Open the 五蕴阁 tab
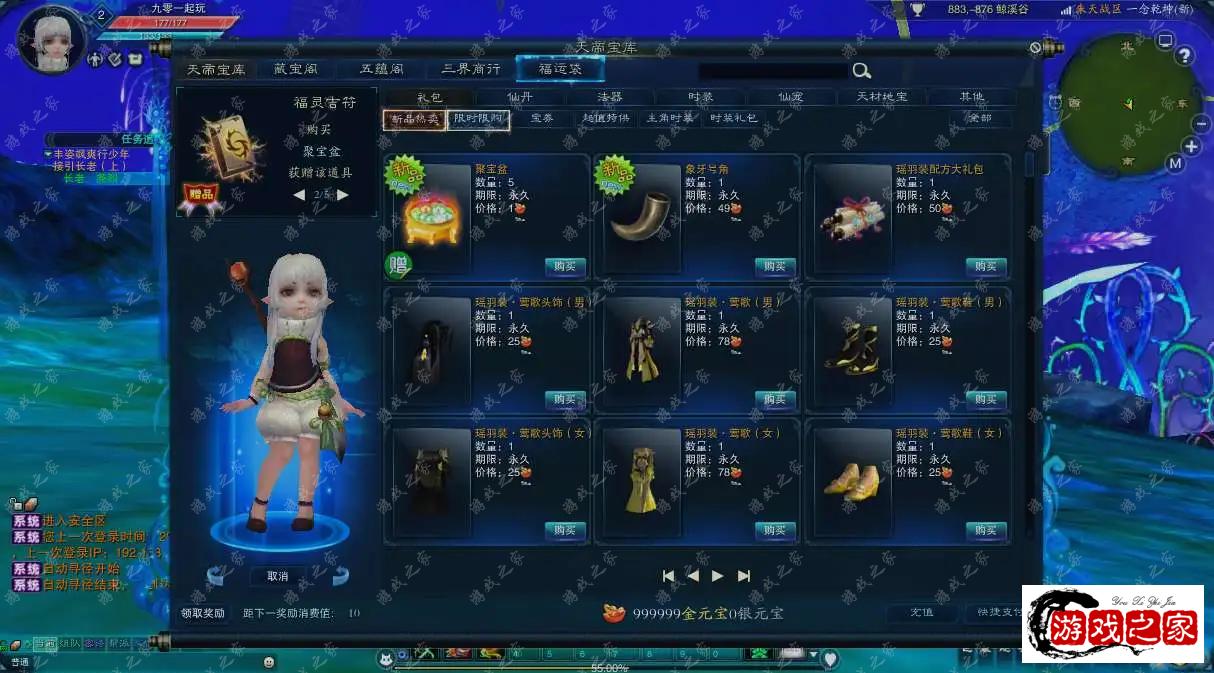This screenshot has height=673, width=1214. click(x=382, y=69)
